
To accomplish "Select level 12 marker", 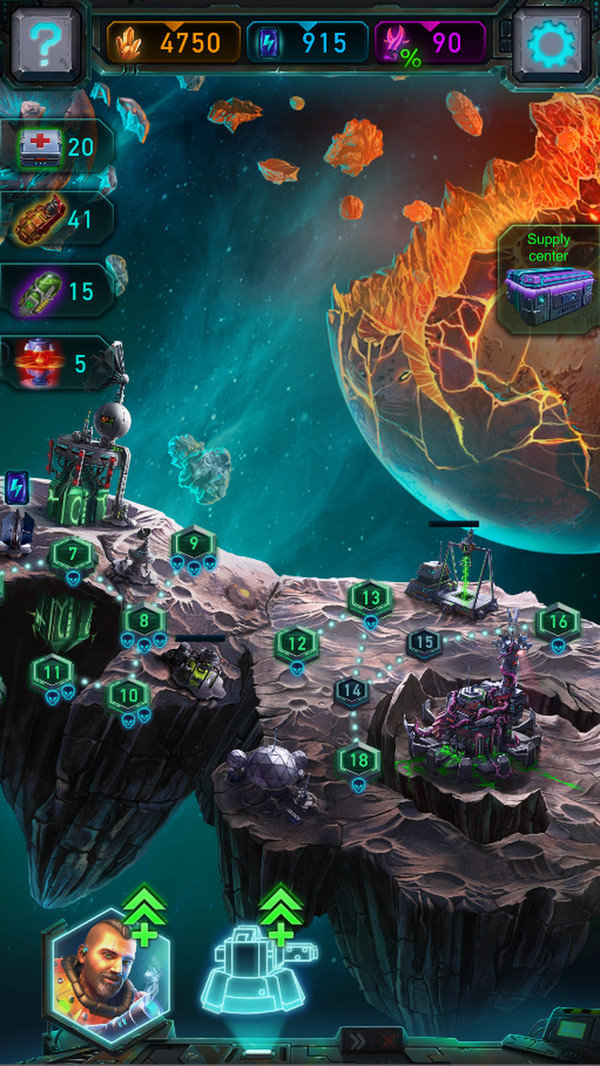I will 297,643.
